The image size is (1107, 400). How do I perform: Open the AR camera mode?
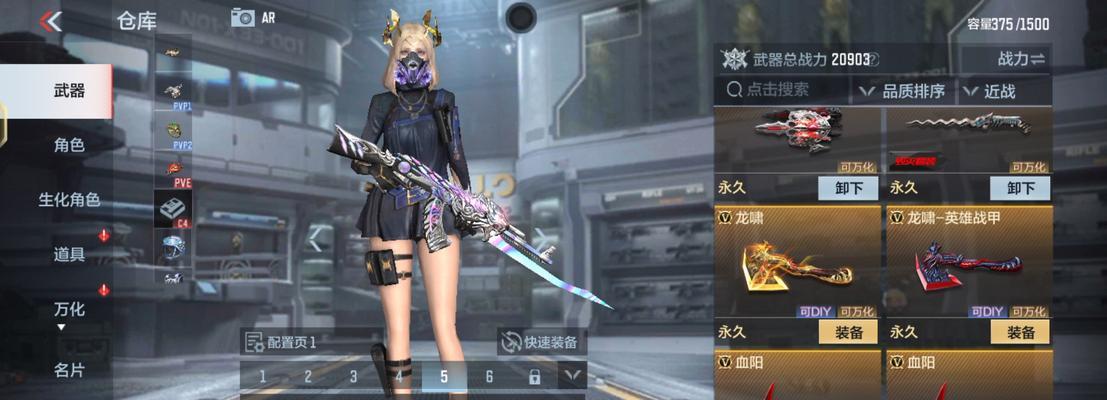click(x=252, y=17)
